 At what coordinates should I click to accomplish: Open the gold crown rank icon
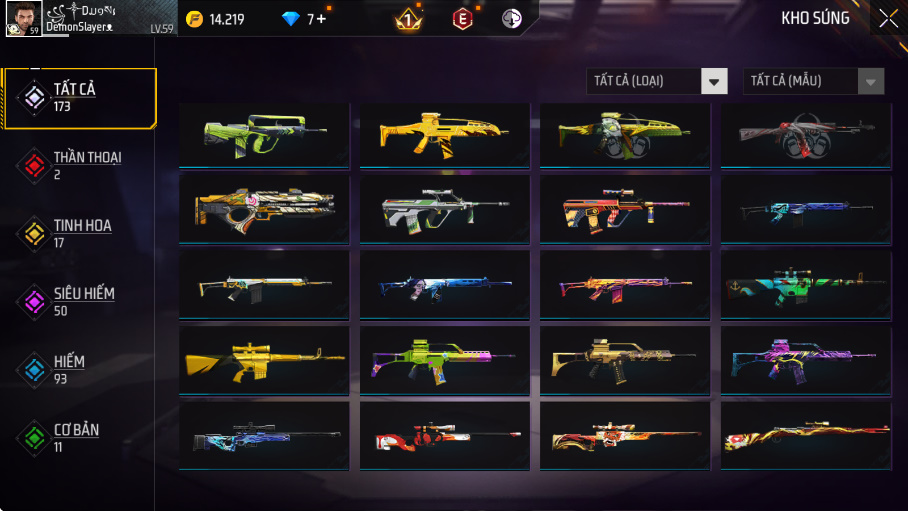click(x=408, y=19)
